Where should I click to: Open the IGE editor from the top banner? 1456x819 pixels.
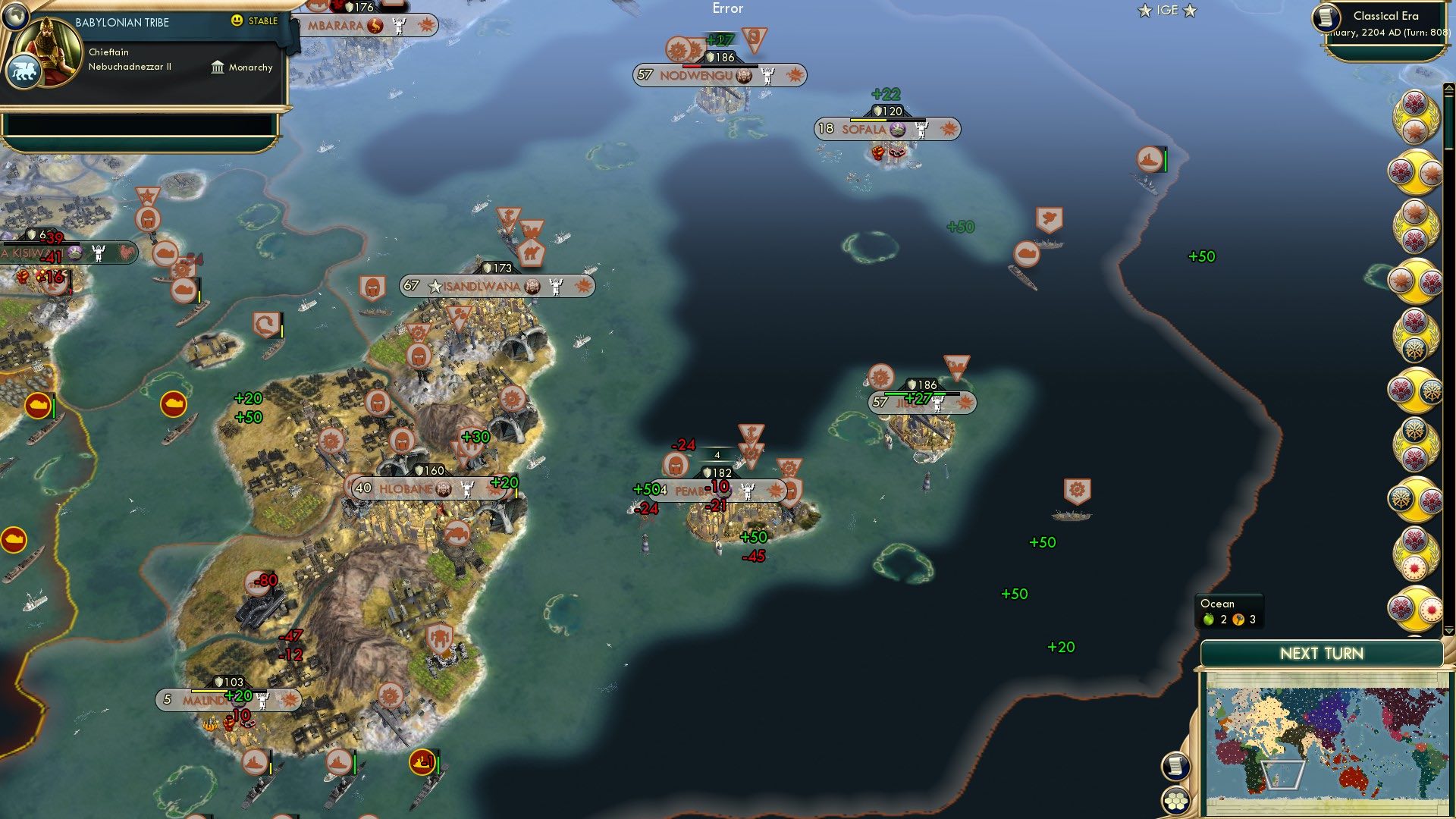click(1168, 11)
